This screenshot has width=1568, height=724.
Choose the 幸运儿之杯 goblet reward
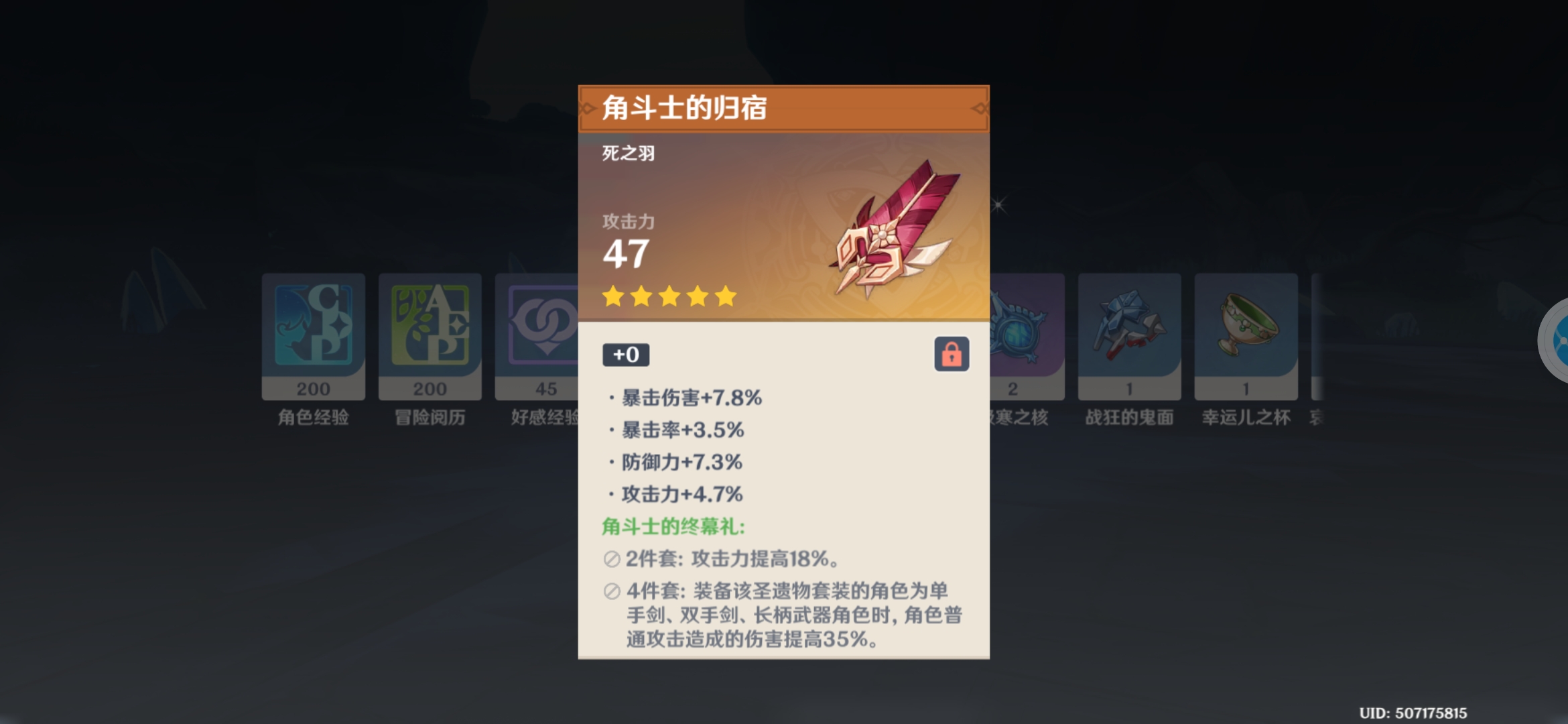(1246, 335)
